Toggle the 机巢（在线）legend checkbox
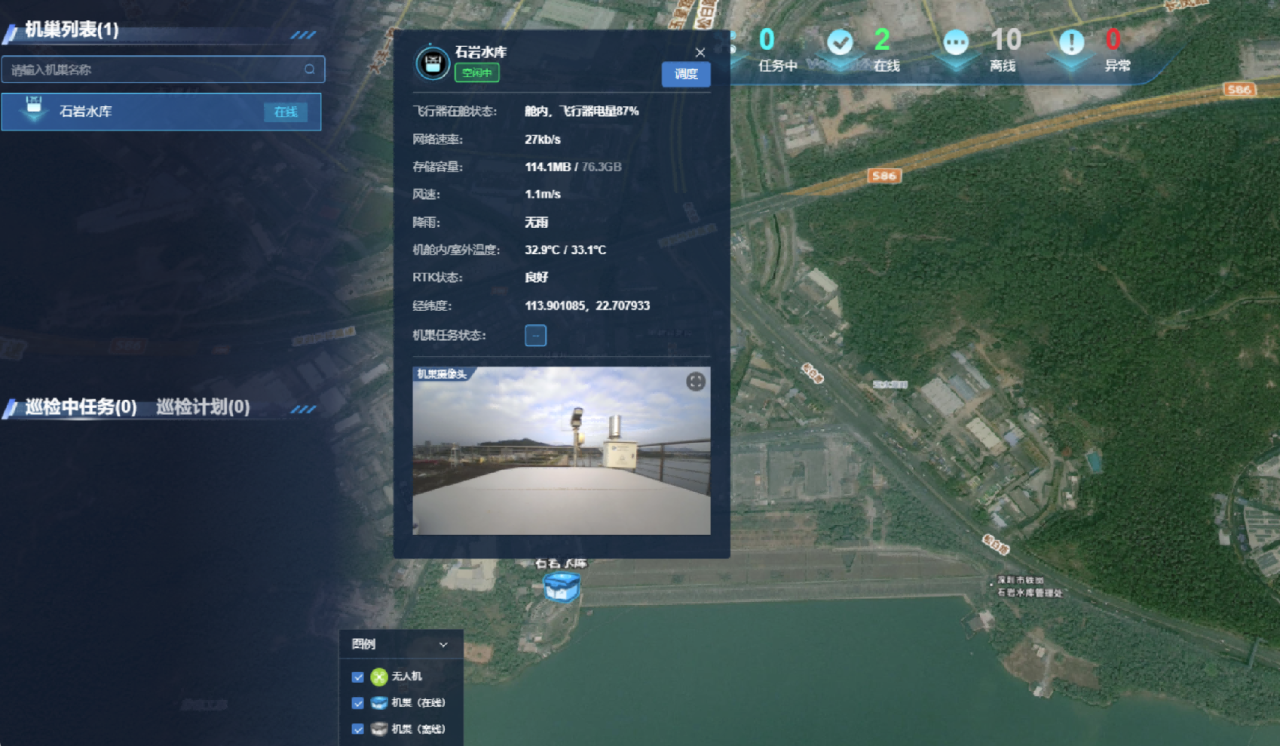 click(x=358, y=703)
